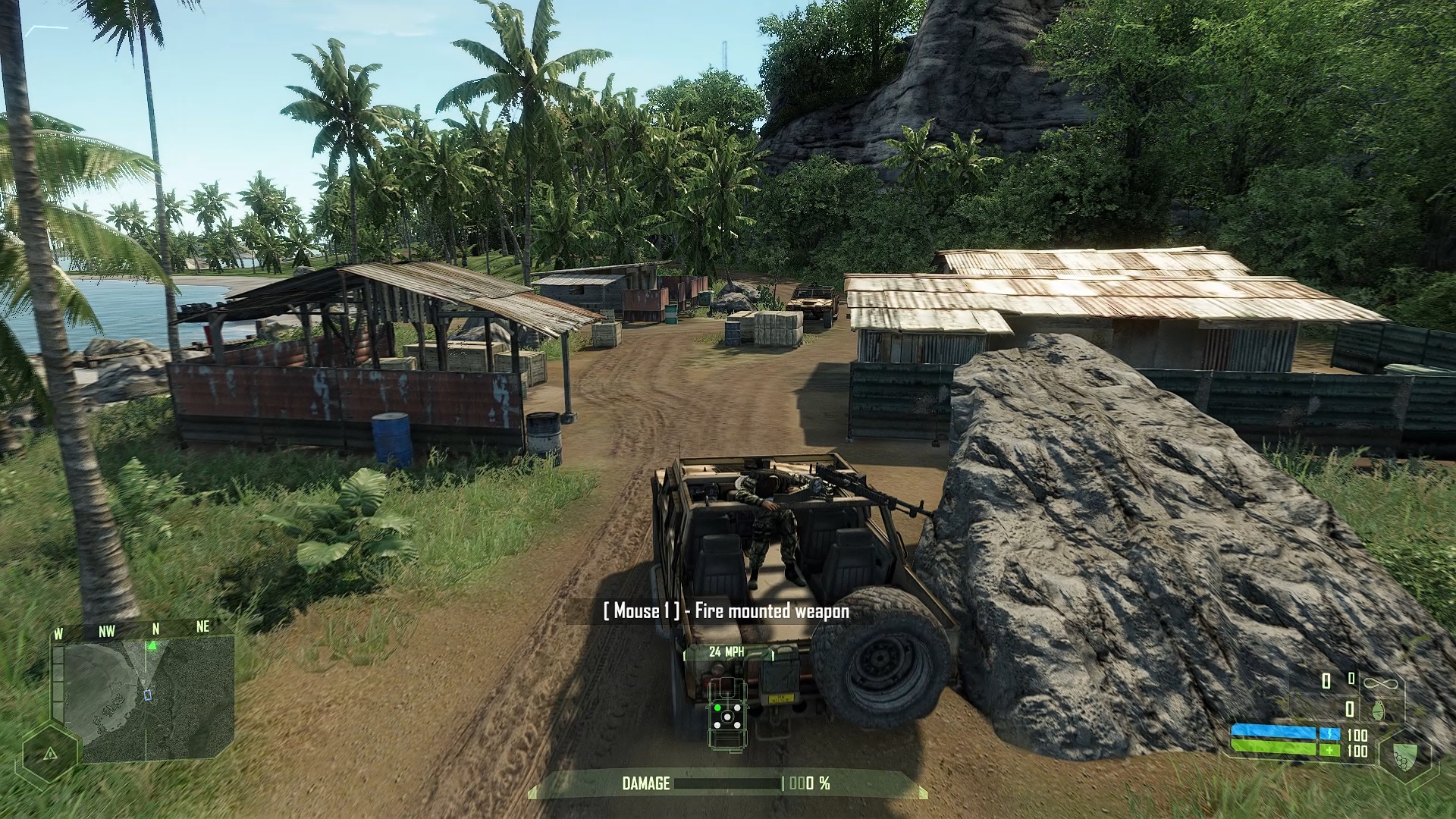Image resolution: width=1456 pixels, height=819 pixels.
Task: Select the center gunner seat dot
Action: click(x=728, y=718)
